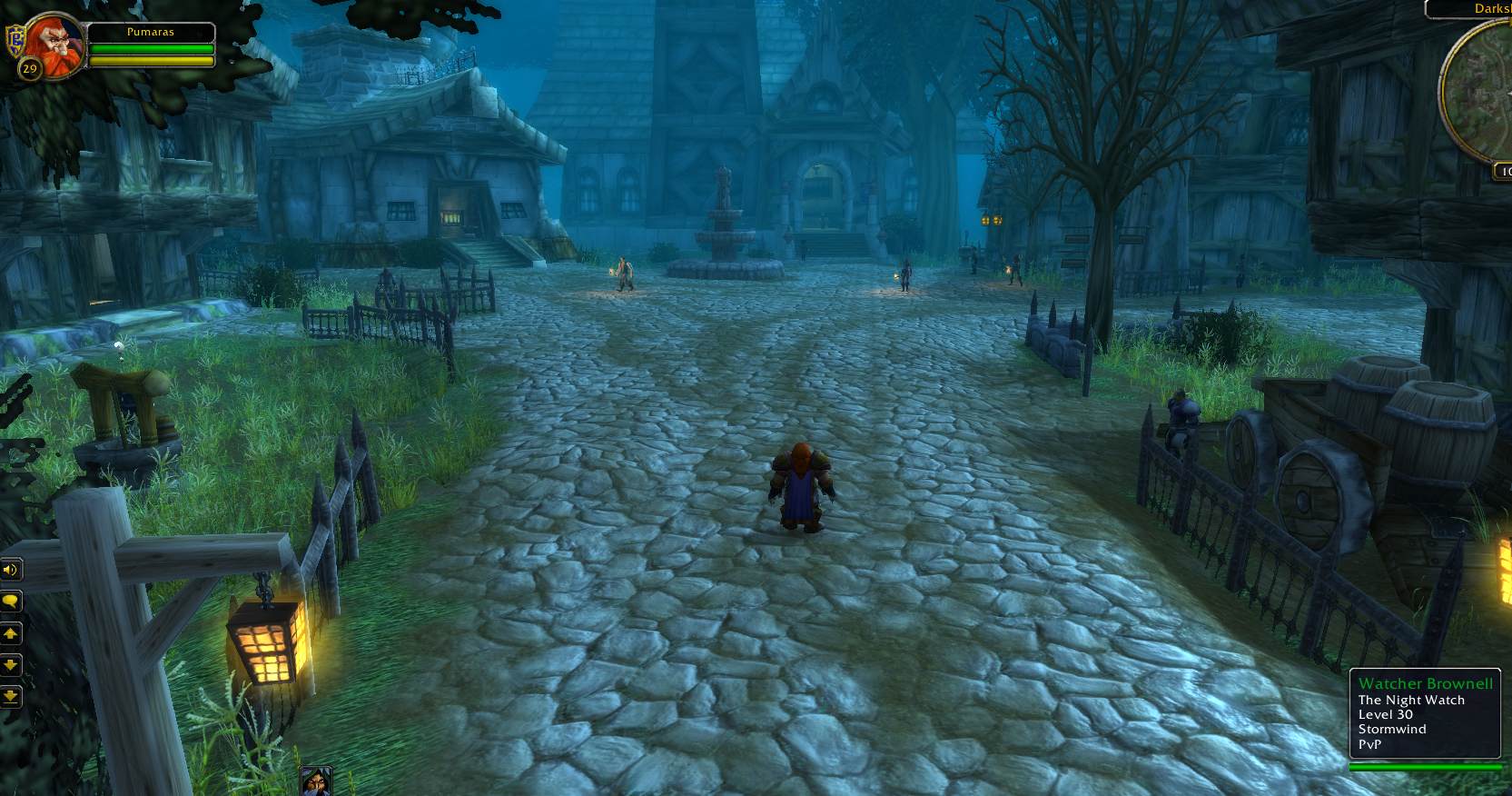Image resolution: width=1512 pixels, height=796 pixels.
Task: Click the Watcher Brownell tooltip panel
Action: tap(1425, 714)
